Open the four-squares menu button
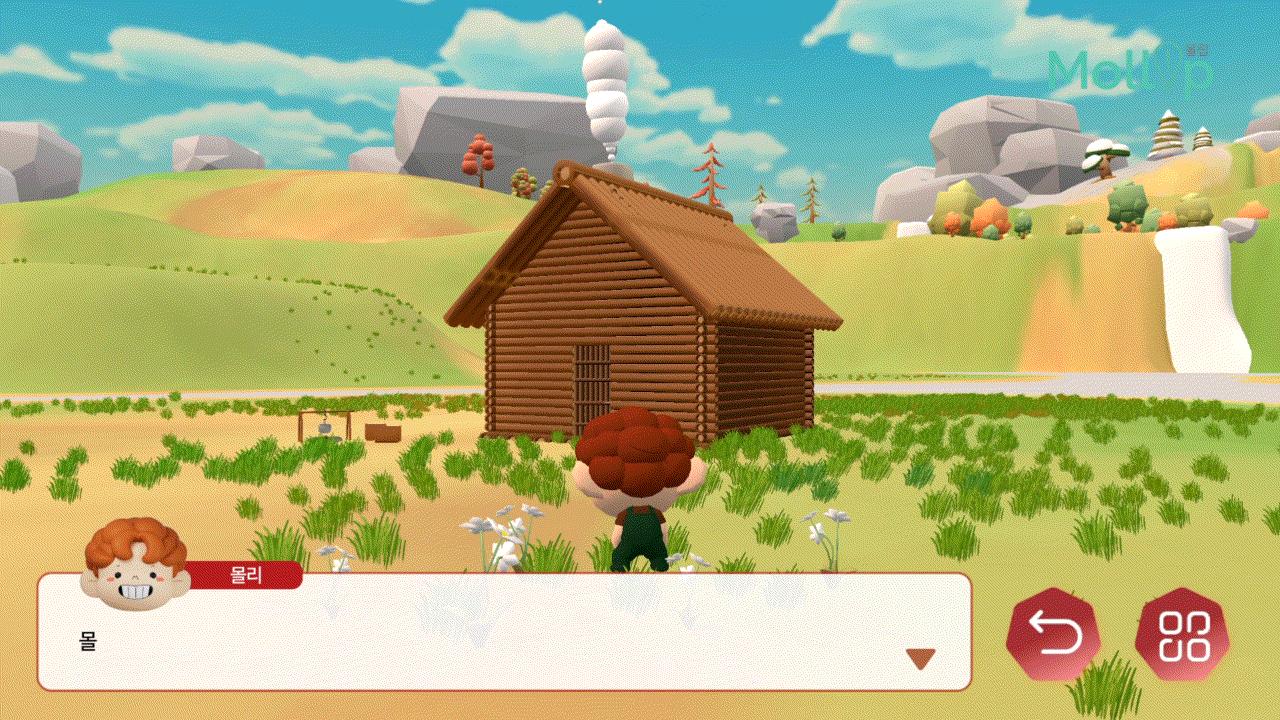Image resolution: width=1280 pixels, height=720 pixels. (x=1183, y=635)
